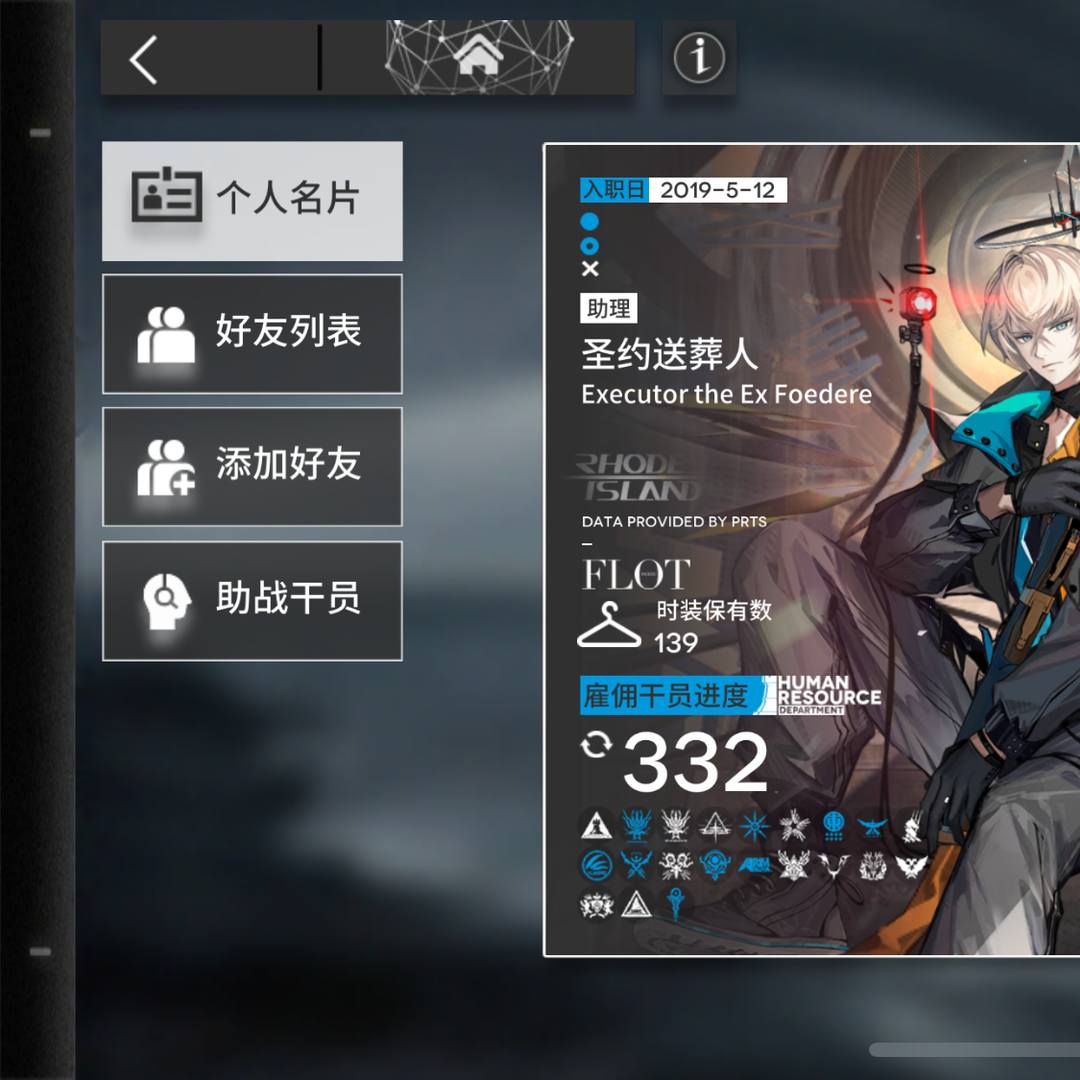Open the 好友列表 friend list
The width and height of the screenshot is (1080, 1080).
(252, 334)
